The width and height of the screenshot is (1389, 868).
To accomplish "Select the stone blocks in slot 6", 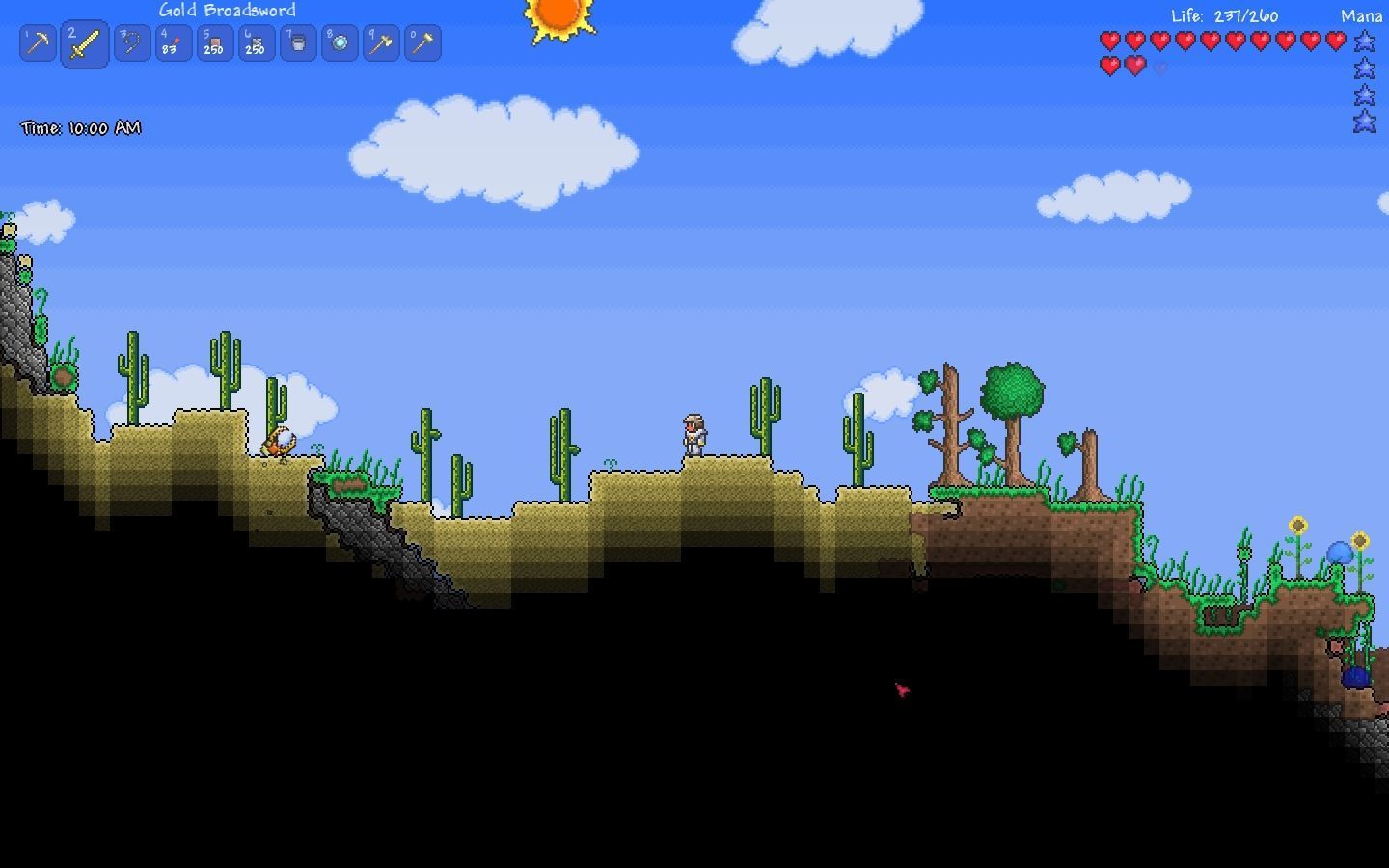I will pos(256,42).
